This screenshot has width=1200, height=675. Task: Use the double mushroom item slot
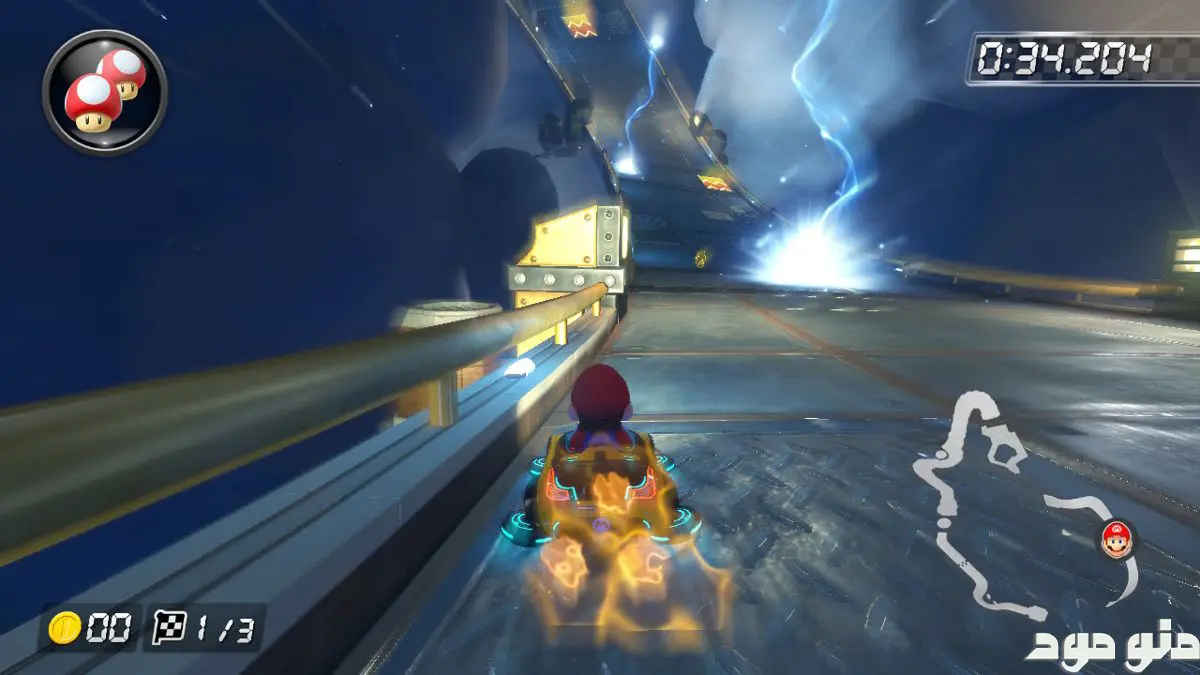(104, 91)
